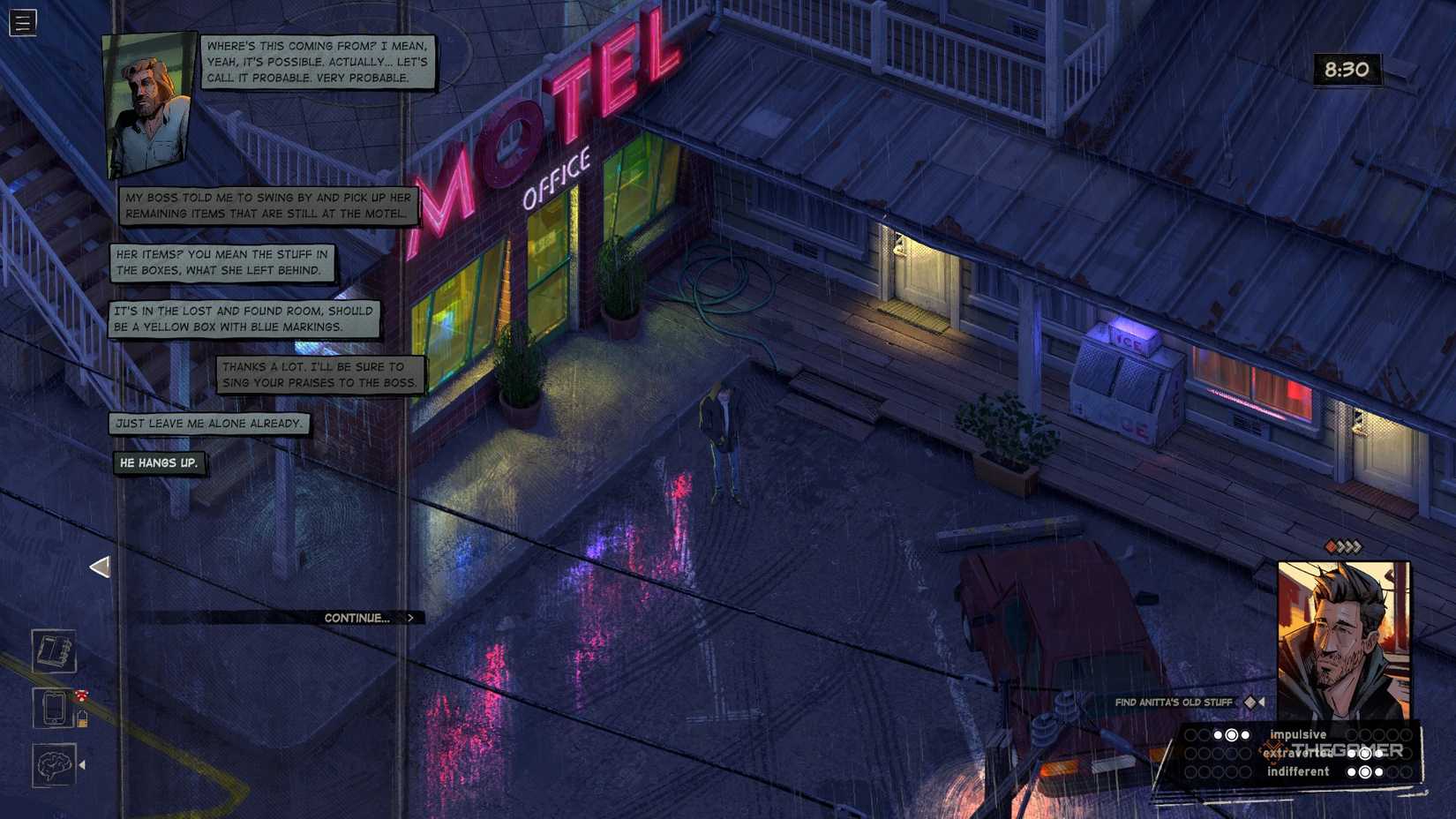
Task: Click the 'Just leave me alone already' dialogue line
Action: (207, 424)
